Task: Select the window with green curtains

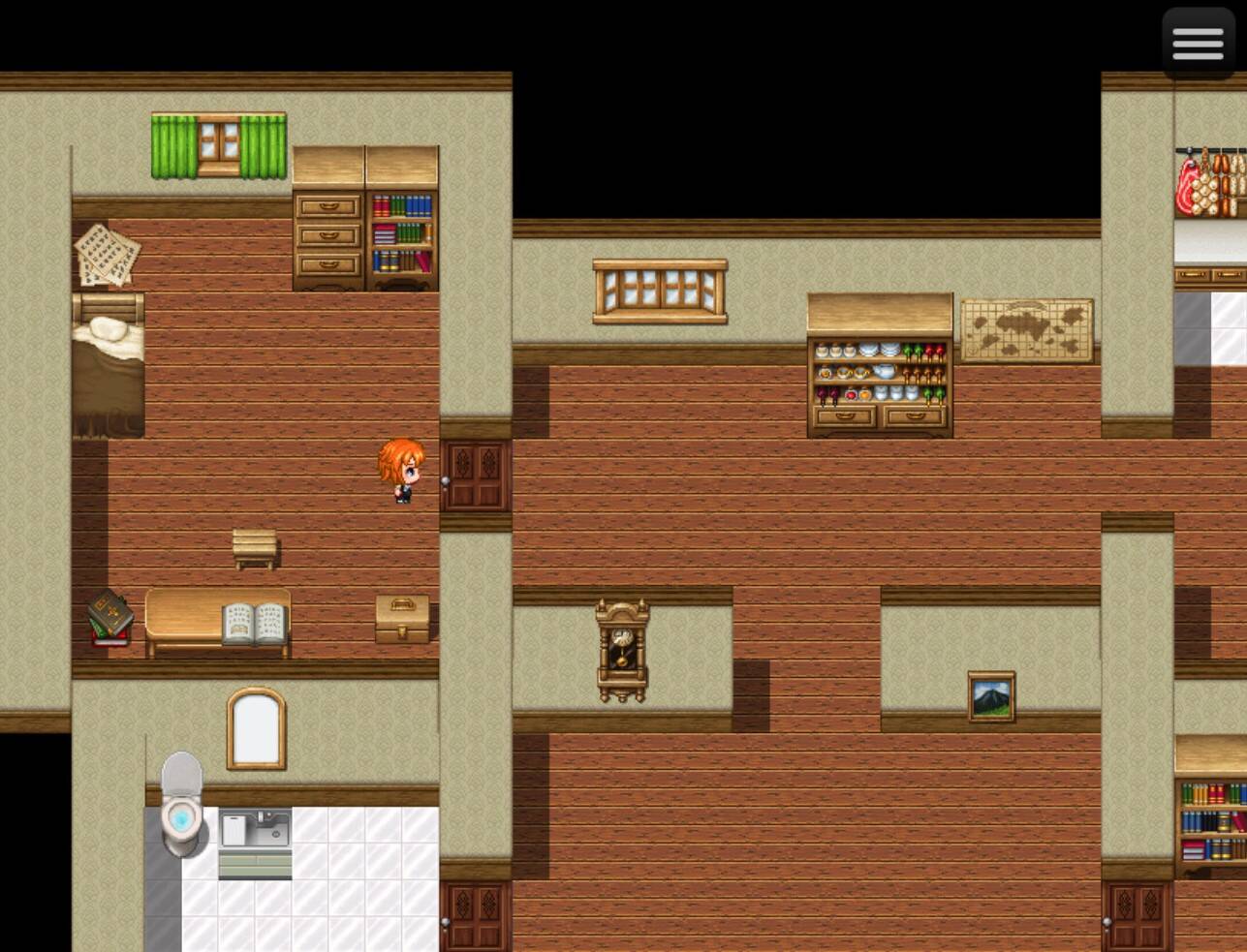Action: (218, 145)
